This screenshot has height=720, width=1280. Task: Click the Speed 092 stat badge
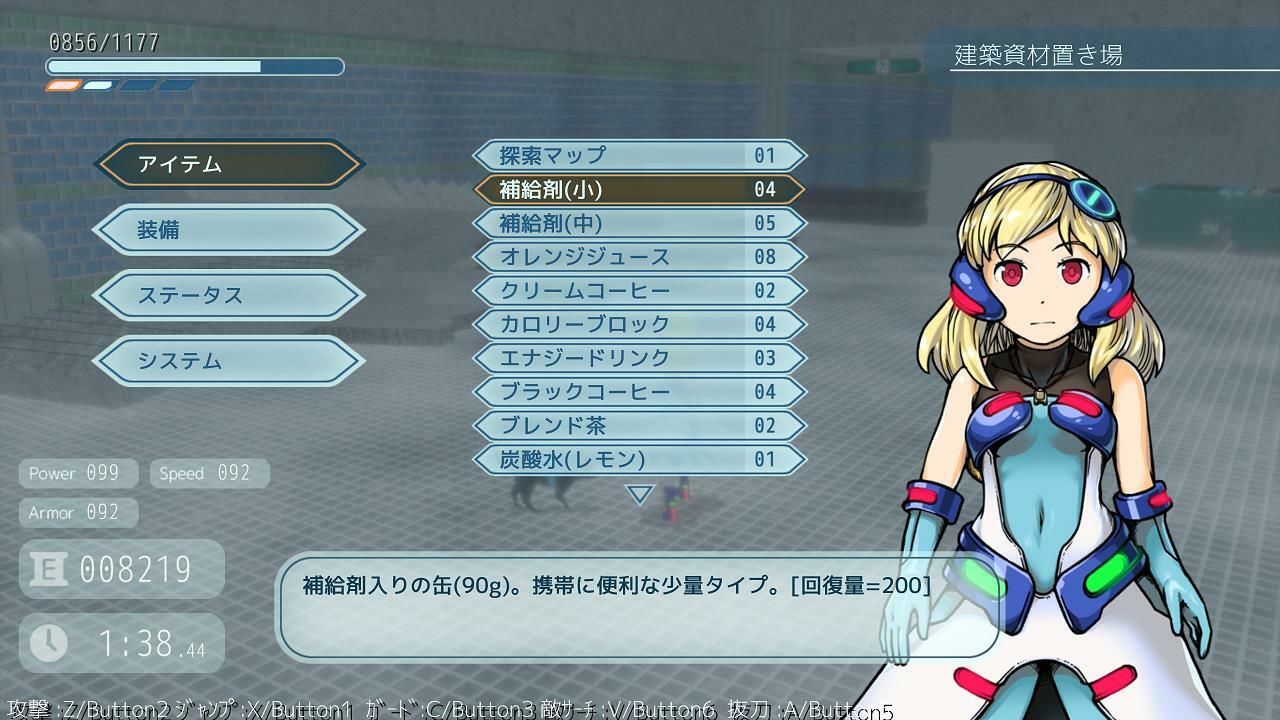click(x=209, y=472)
